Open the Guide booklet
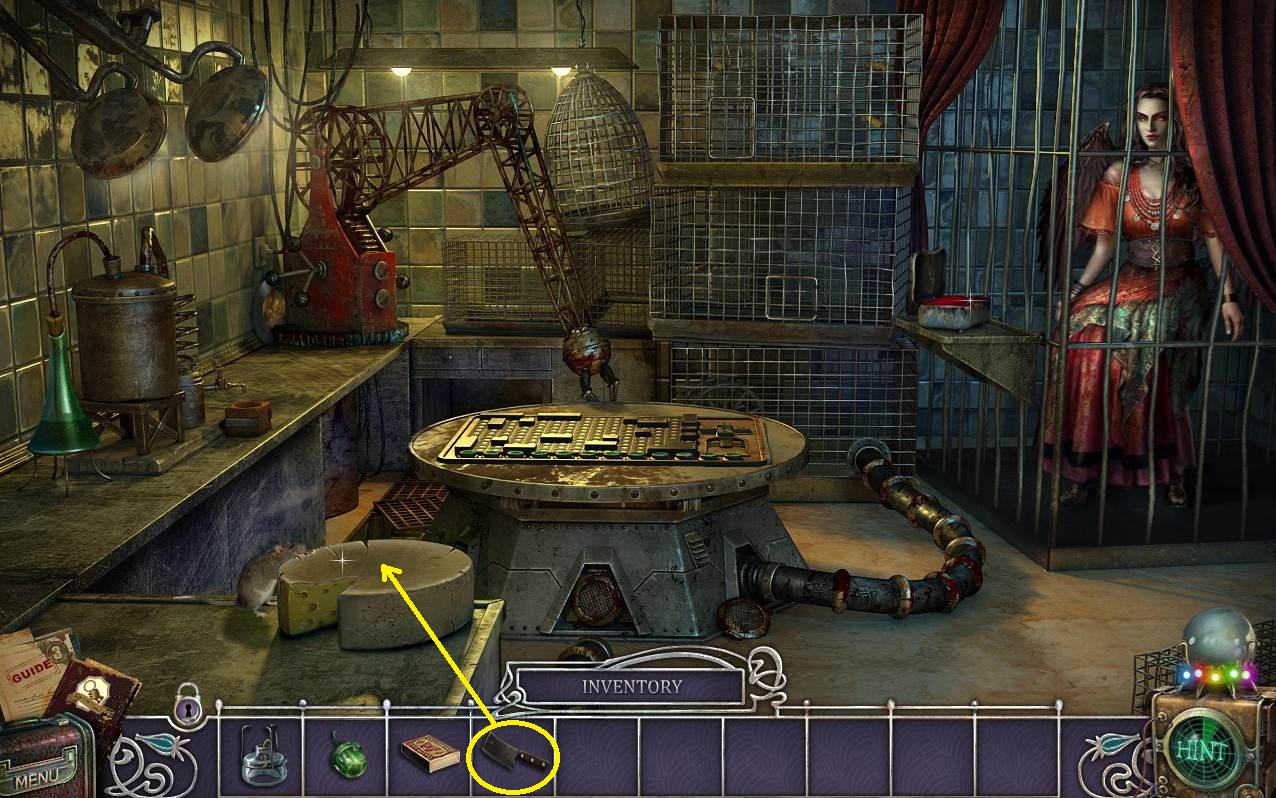The width and height of the screenshot is (1276, 798). point(30,665)
